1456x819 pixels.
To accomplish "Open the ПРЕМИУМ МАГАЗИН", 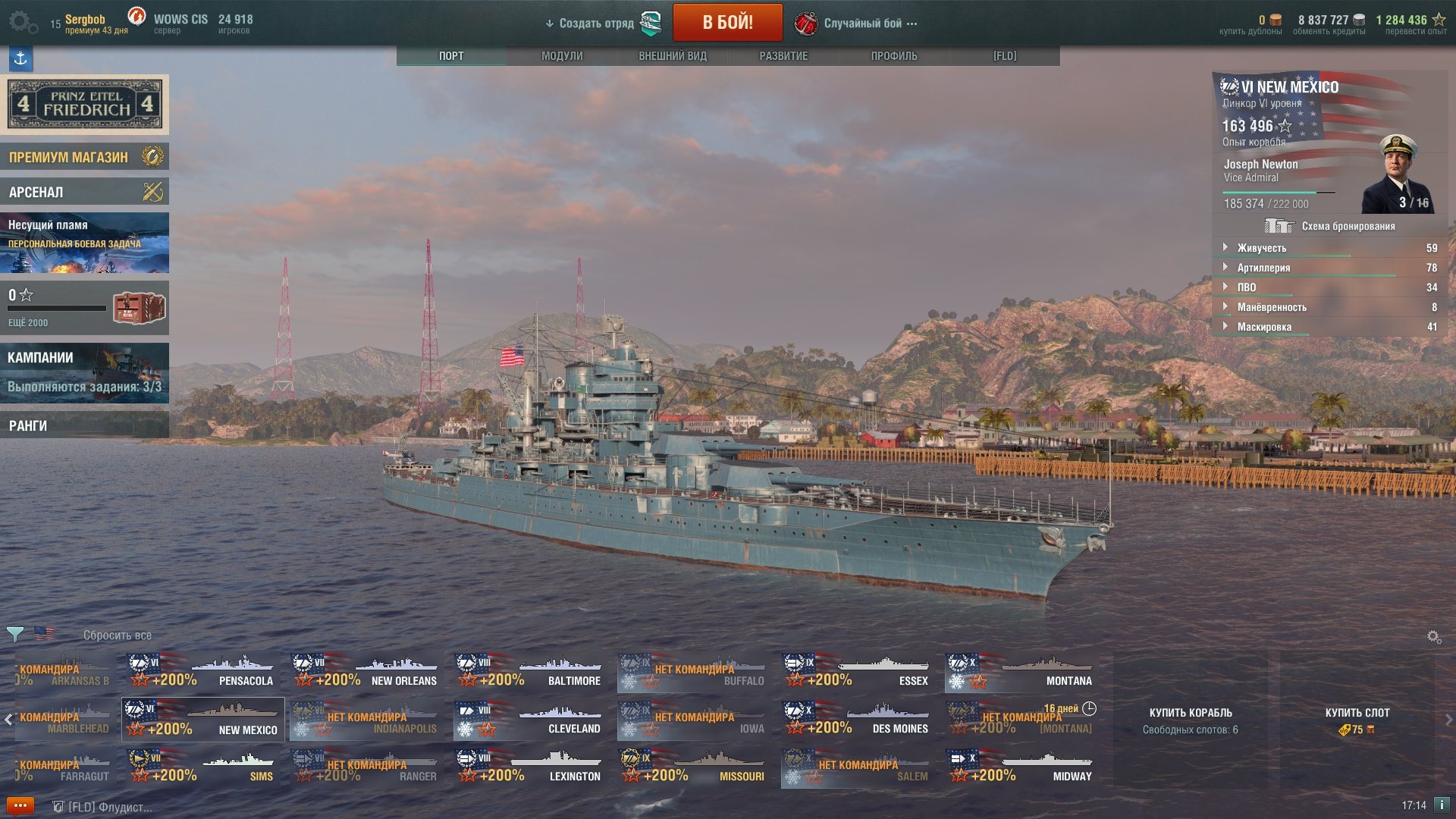I will pyautogui.click(x=84, y=157).
